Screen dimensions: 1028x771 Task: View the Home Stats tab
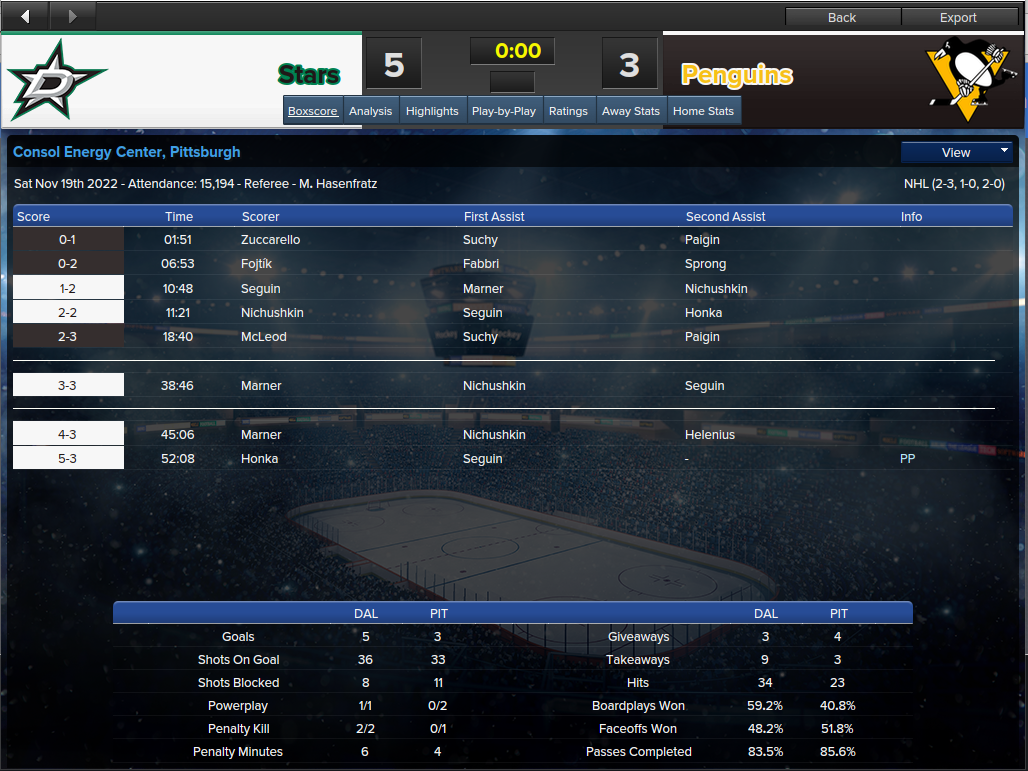(x=703, y=111)
